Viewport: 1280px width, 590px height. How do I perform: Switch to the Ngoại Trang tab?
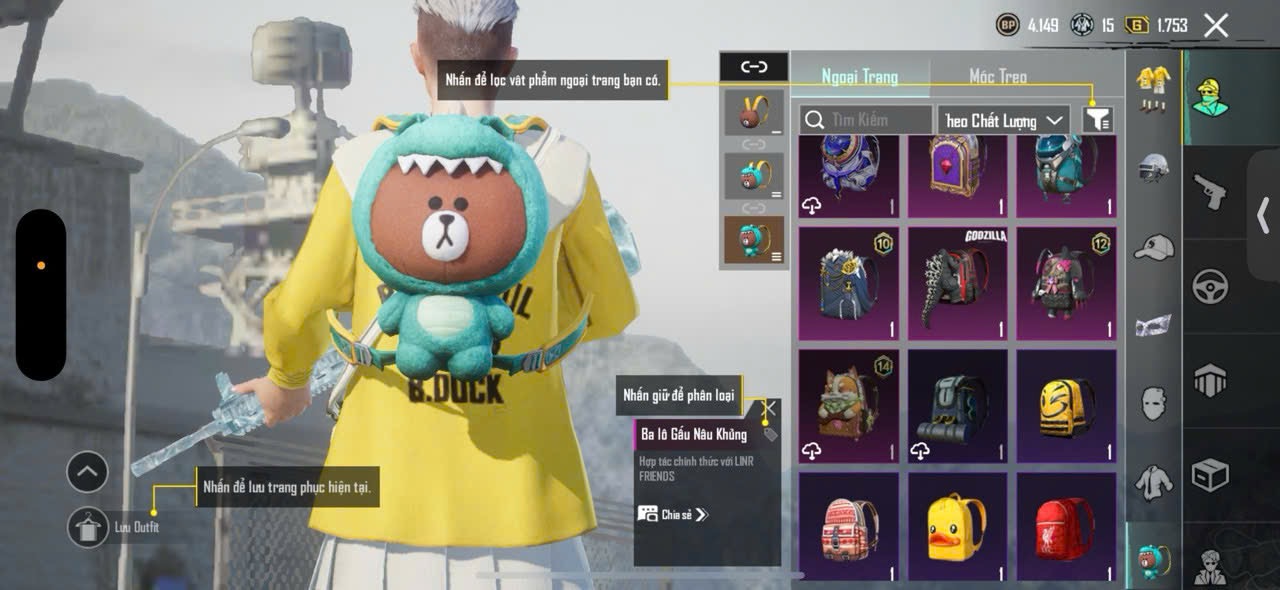coord(859,77)
